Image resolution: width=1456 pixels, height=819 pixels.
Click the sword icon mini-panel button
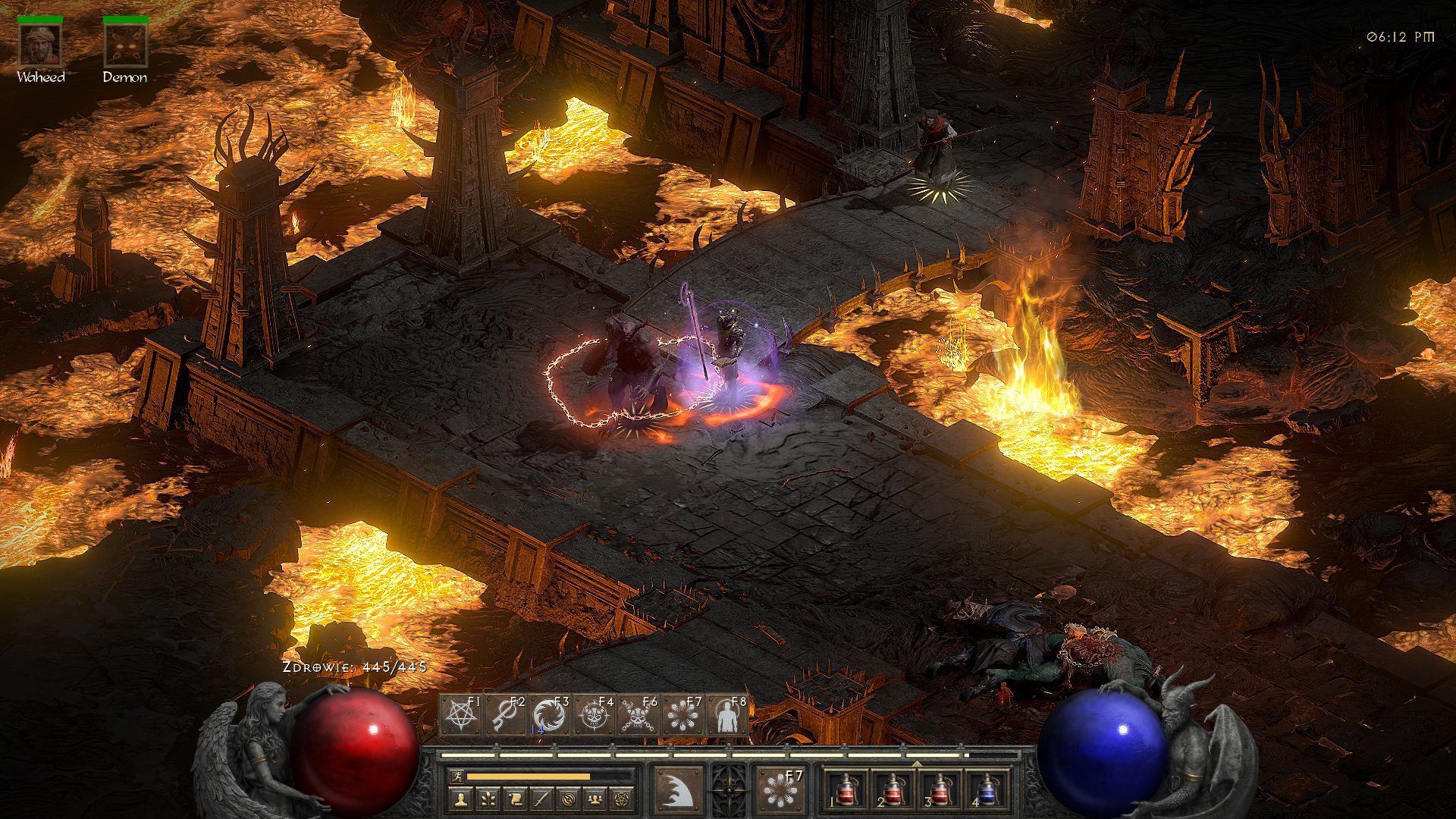(x=541, y=799)
